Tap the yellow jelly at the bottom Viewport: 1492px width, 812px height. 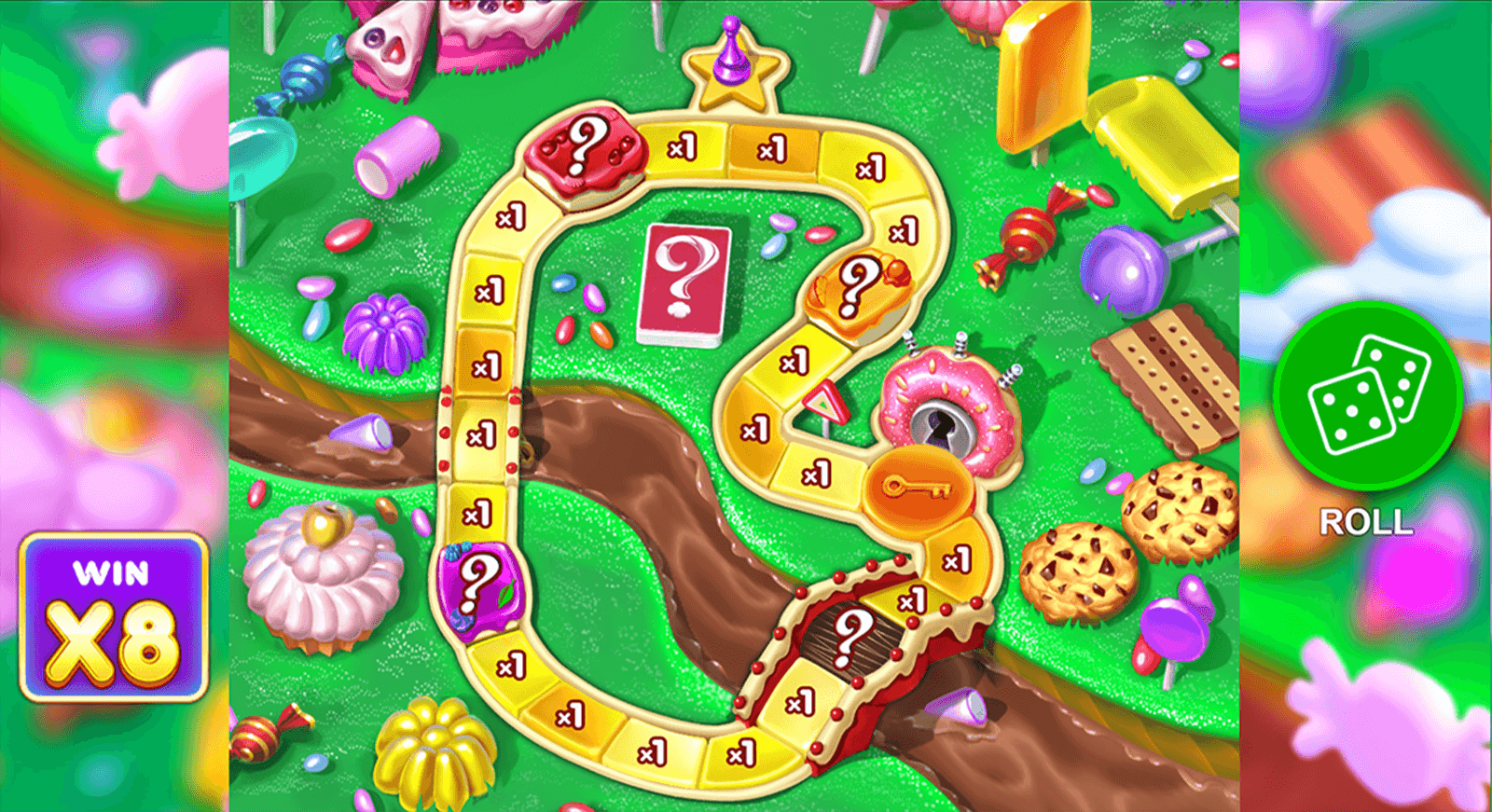point(434,750)
